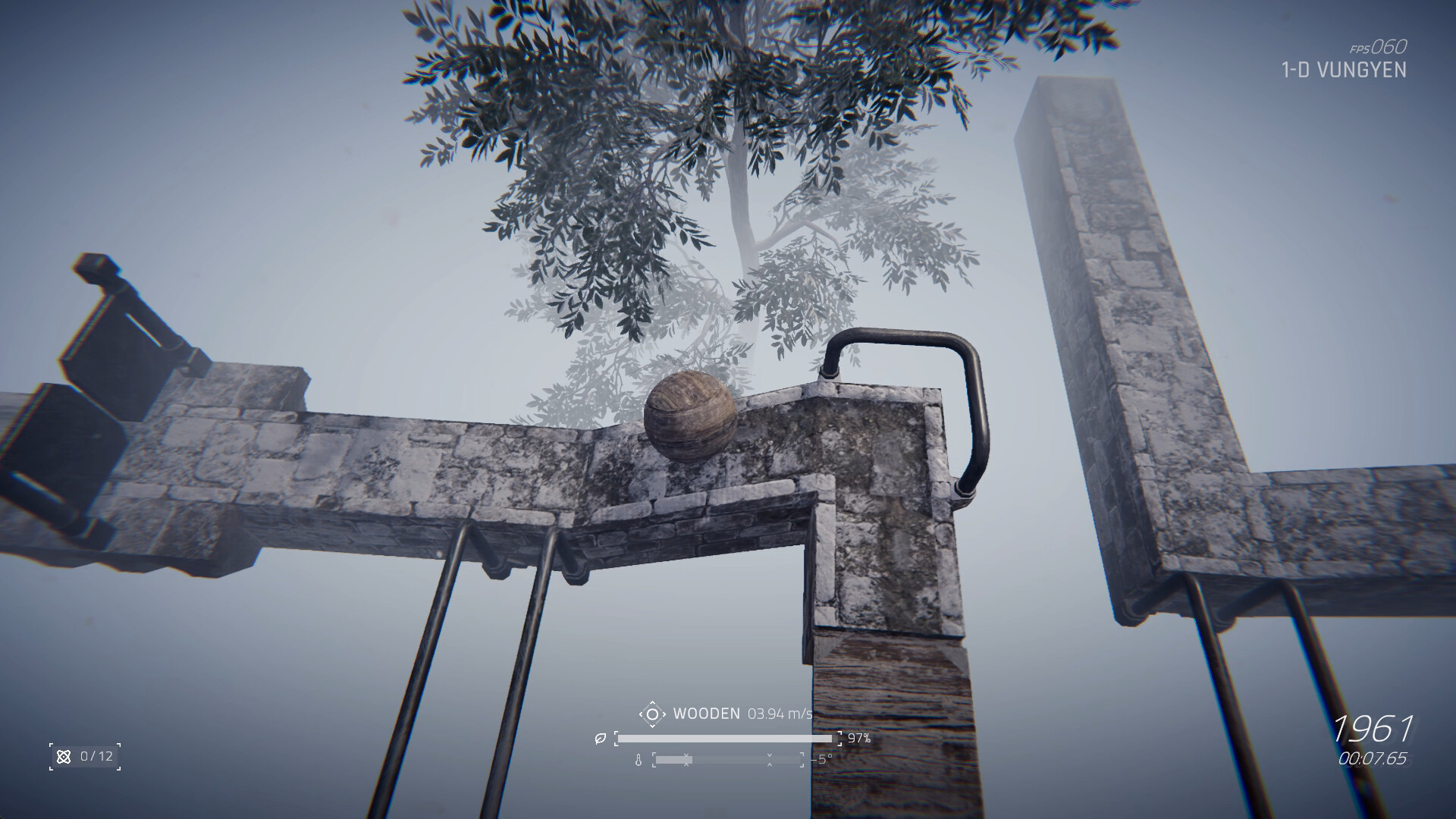This screenshot has width=1456, height=819.
Task: Click the down arrow below the material icon
Action: point(653,725)
